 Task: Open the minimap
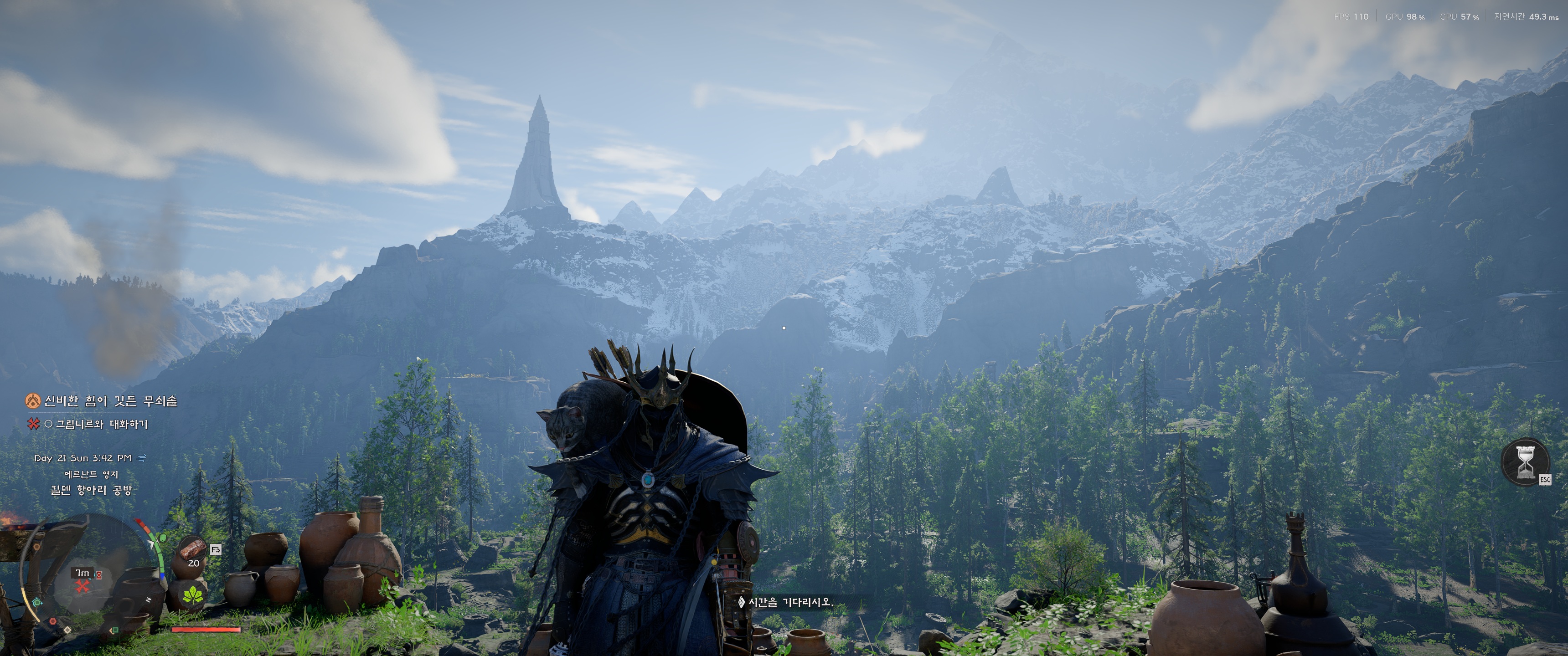click(85, 578)
